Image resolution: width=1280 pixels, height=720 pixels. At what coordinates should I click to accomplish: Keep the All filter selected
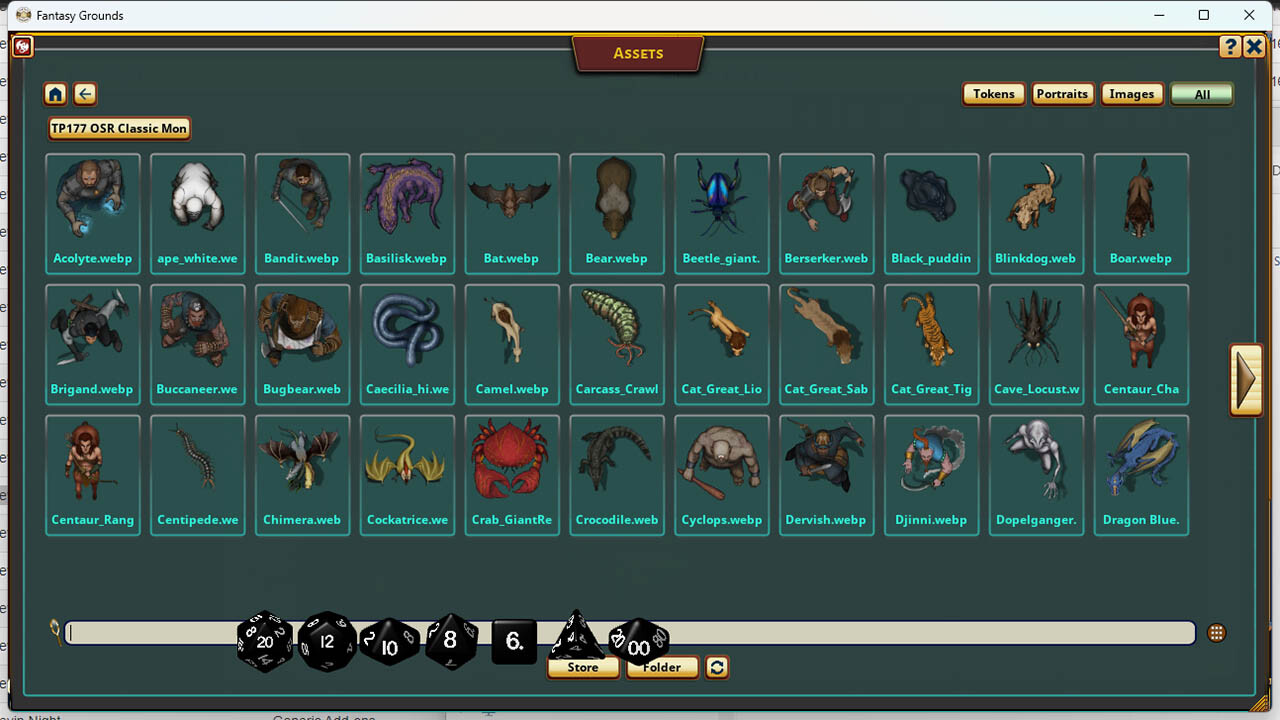coord(1201,93)
